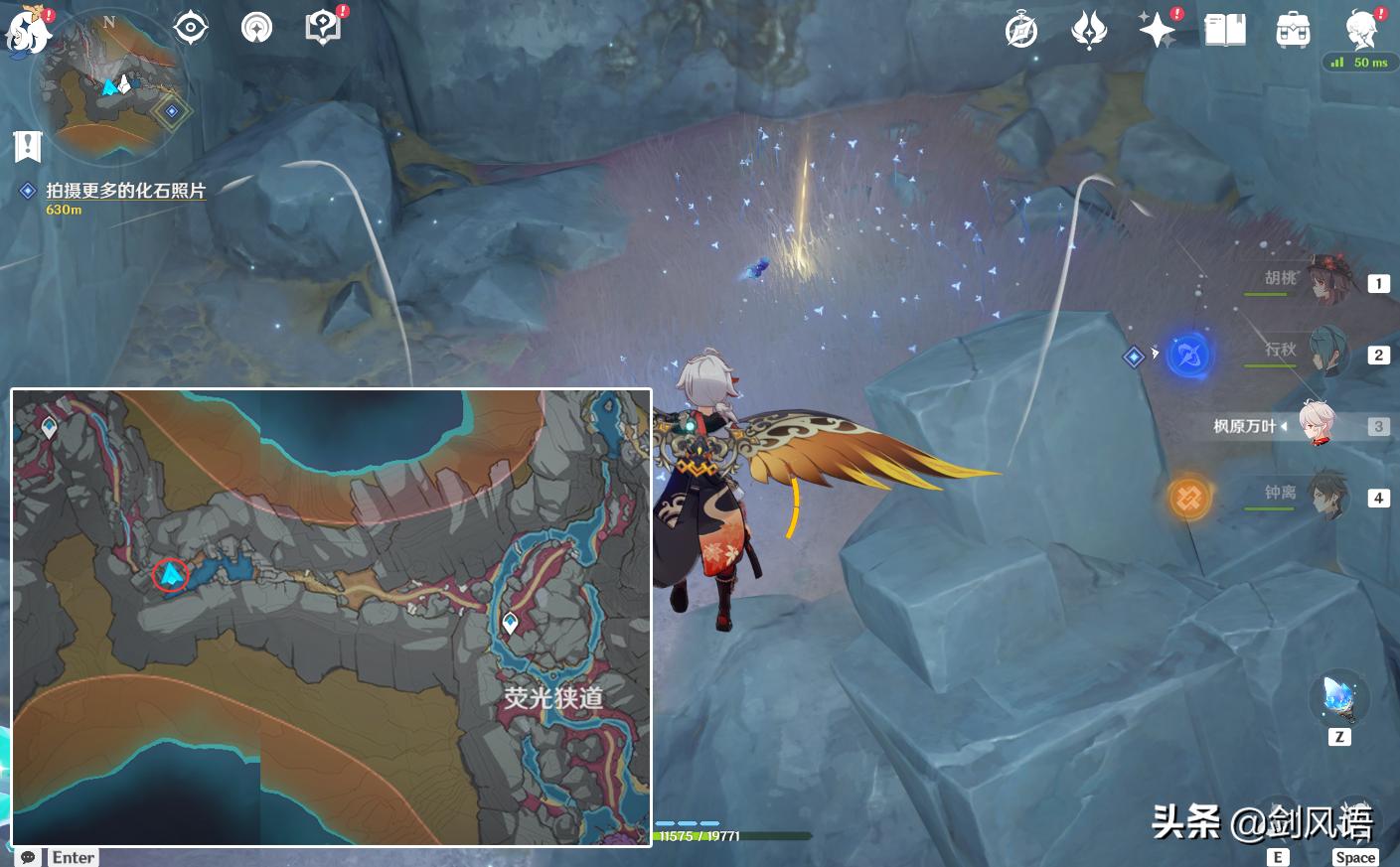
Task: Switch to party member 胡桃
Action: coord(1326,281)
